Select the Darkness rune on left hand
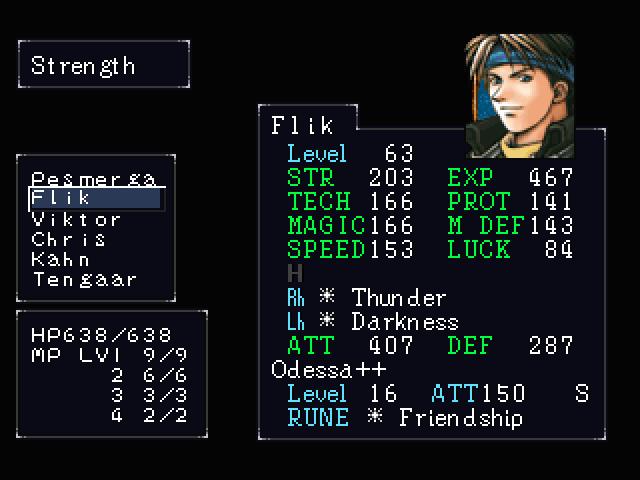This screenshot has width=640, height=480. 404,322
